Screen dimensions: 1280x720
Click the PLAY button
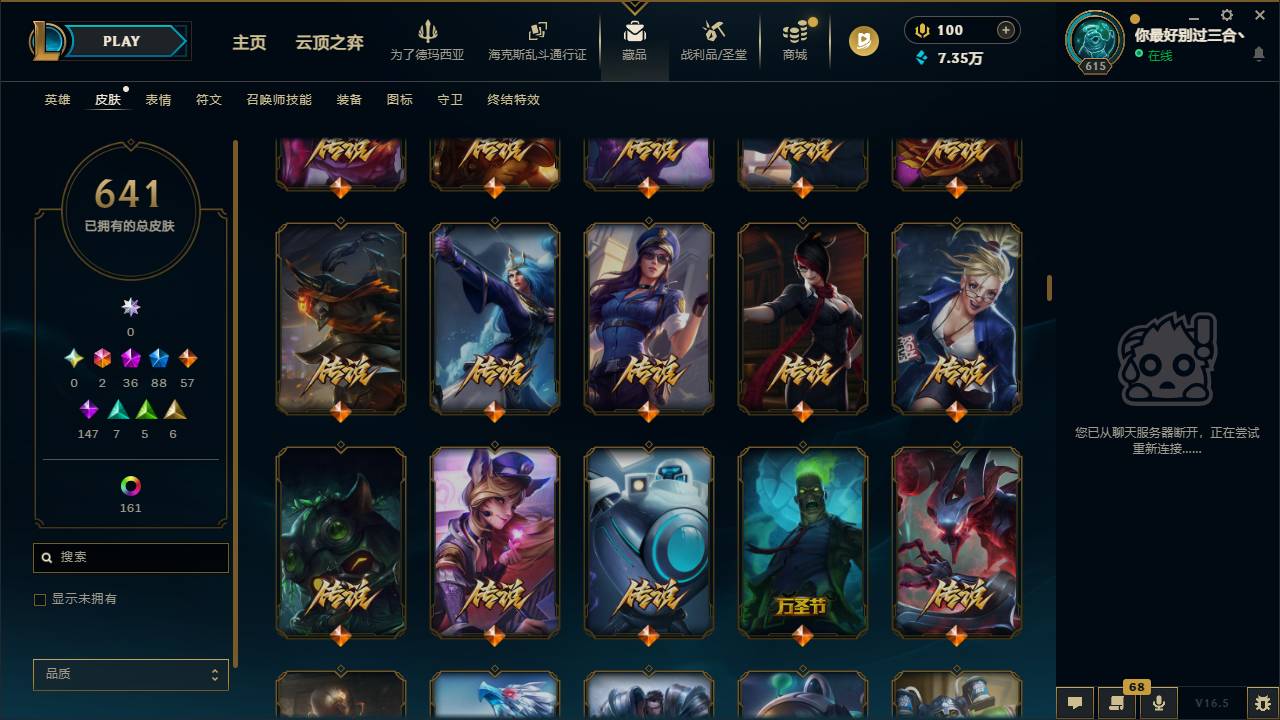pyautogui.click(x=120, y=41)
